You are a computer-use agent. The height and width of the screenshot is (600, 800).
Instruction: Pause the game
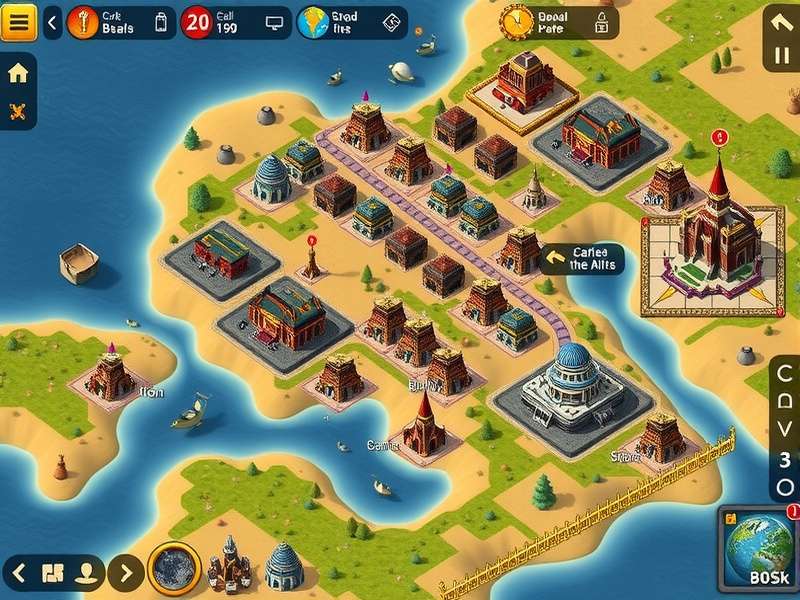tap(781, 56)
